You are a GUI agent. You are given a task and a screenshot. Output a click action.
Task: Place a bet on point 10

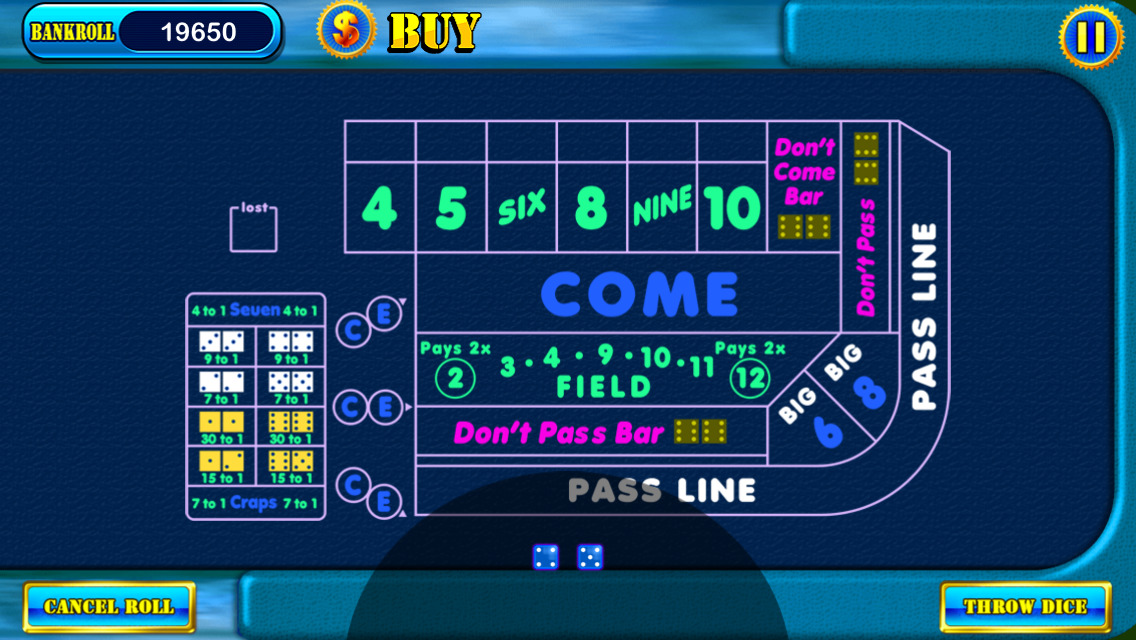(x=733, y=208)
